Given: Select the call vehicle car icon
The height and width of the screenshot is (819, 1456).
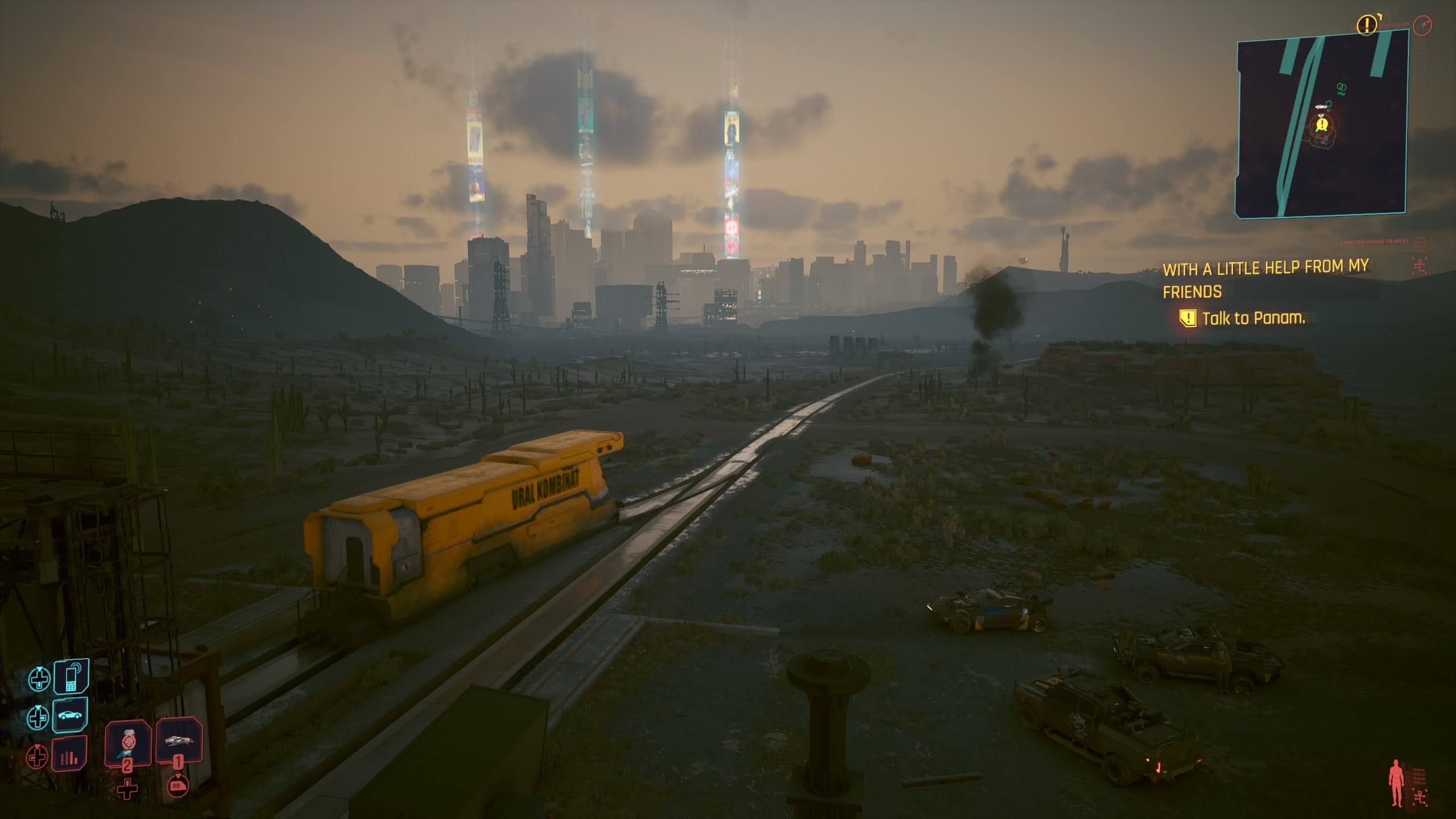Looking at the screenshot, I should pyautogui.click(x=70, y=715).
